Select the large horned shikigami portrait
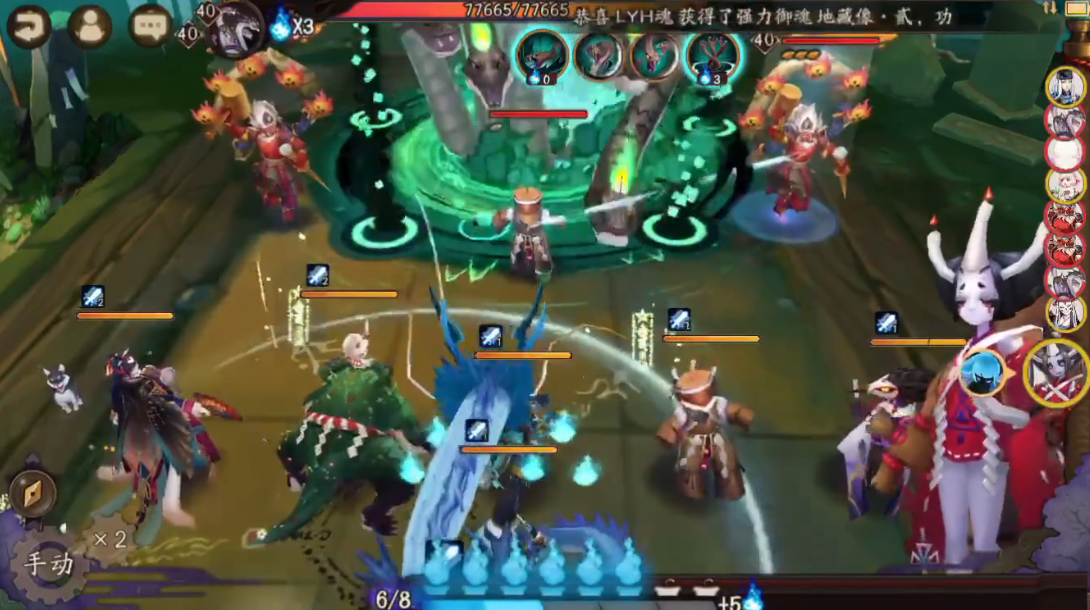Image resolution: width=1090 pixels, height=610 pixels. tap(1056, 372)
